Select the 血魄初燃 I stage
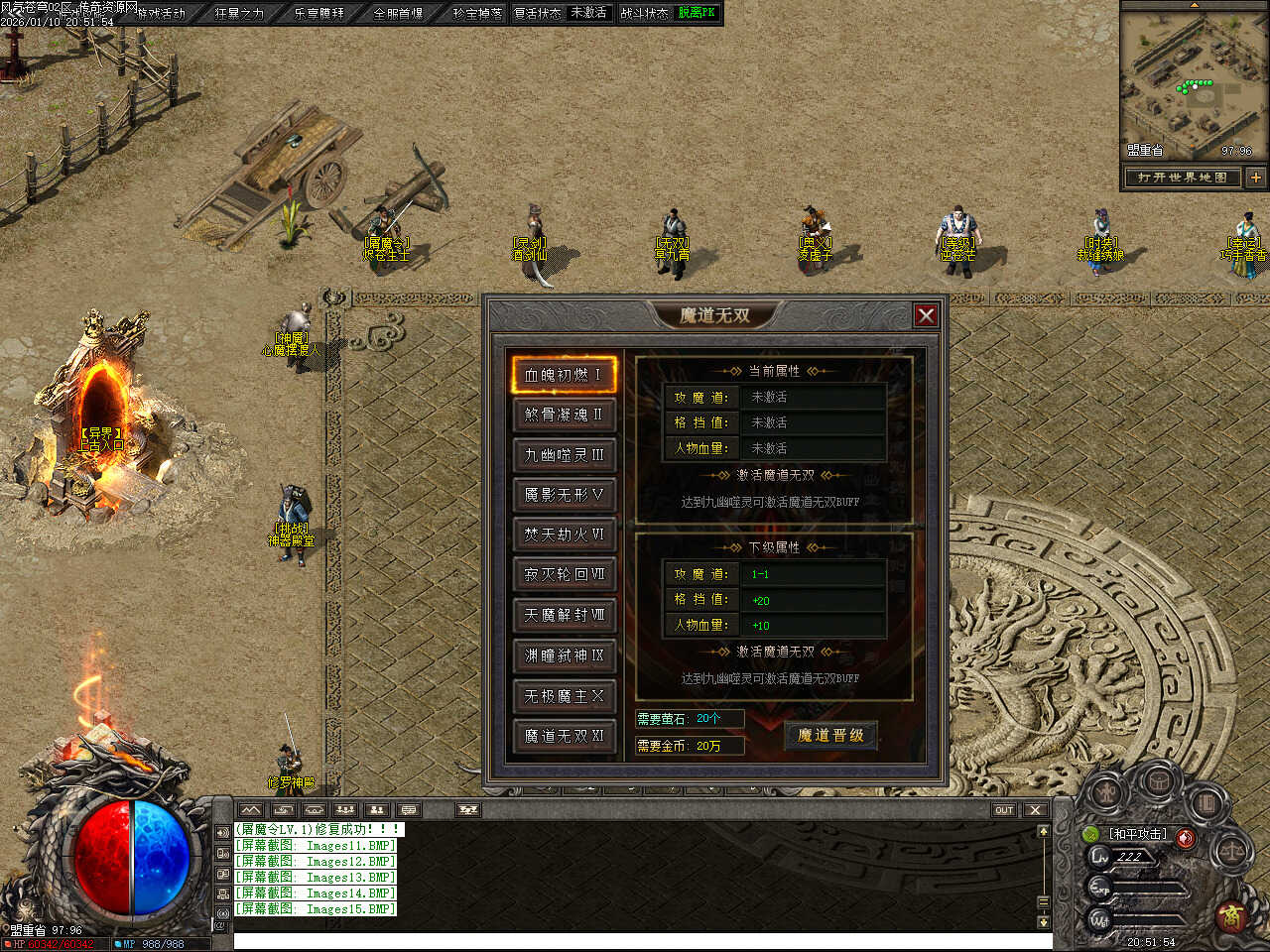 tap(564, 375)
